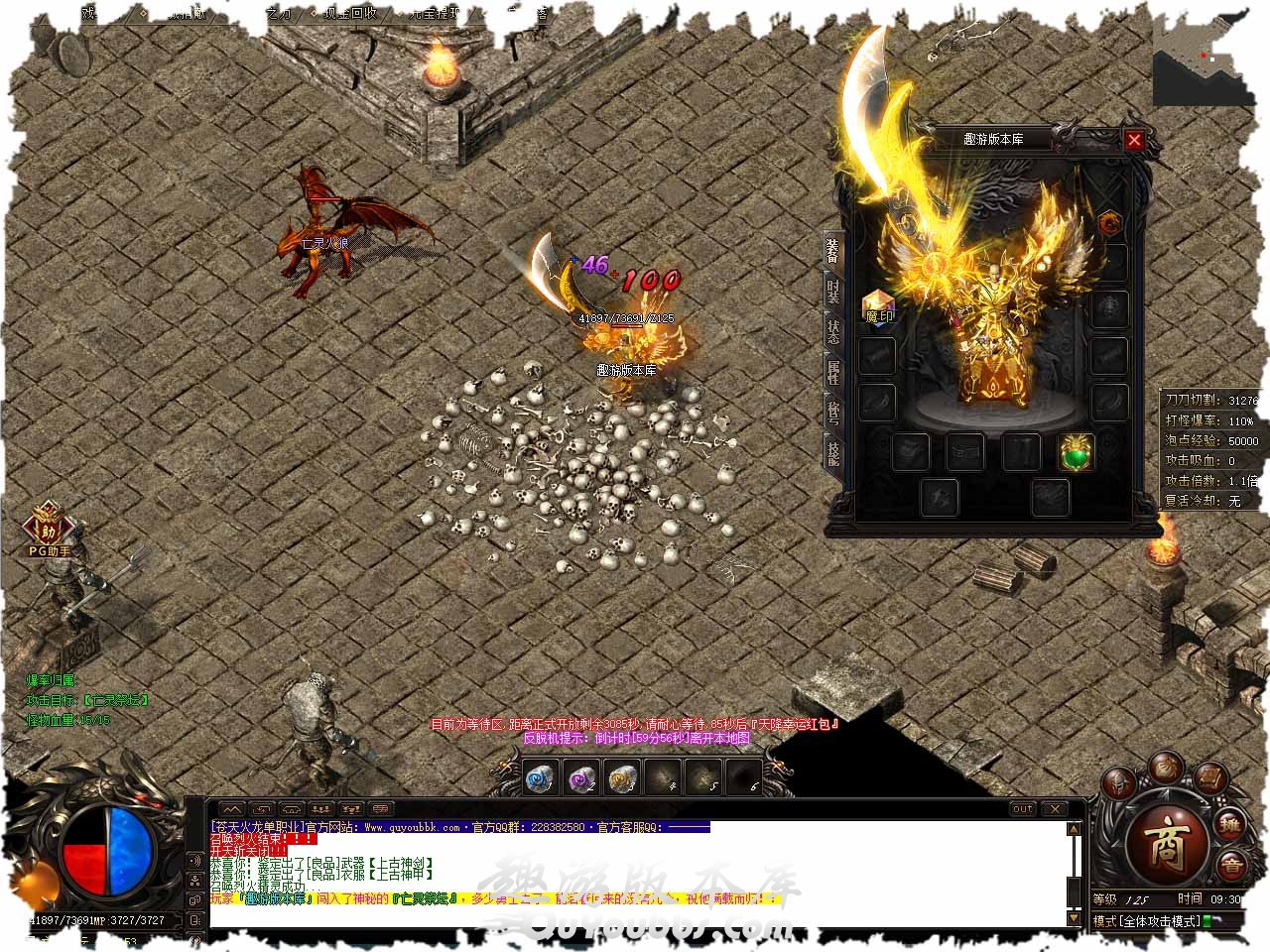Select the green gem equipment slot
Screen dimensions: 1270x952
1076,452
